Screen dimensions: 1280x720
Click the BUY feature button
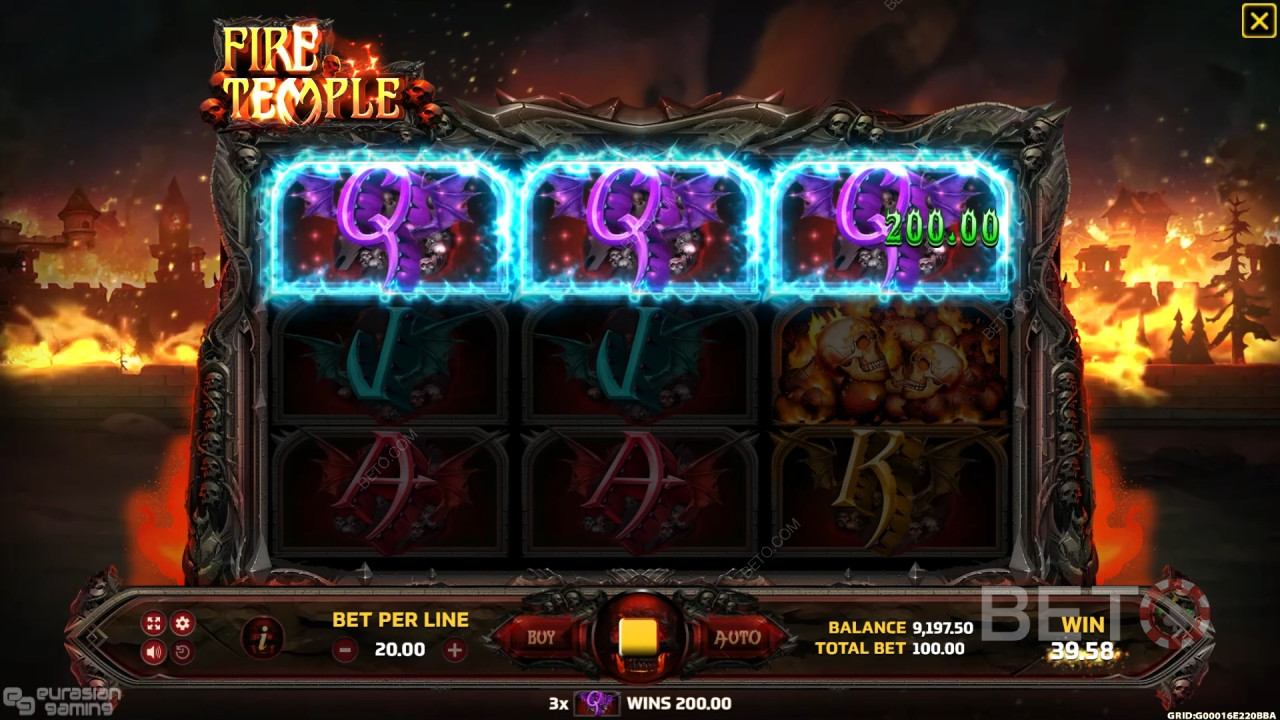pos(541,637)
